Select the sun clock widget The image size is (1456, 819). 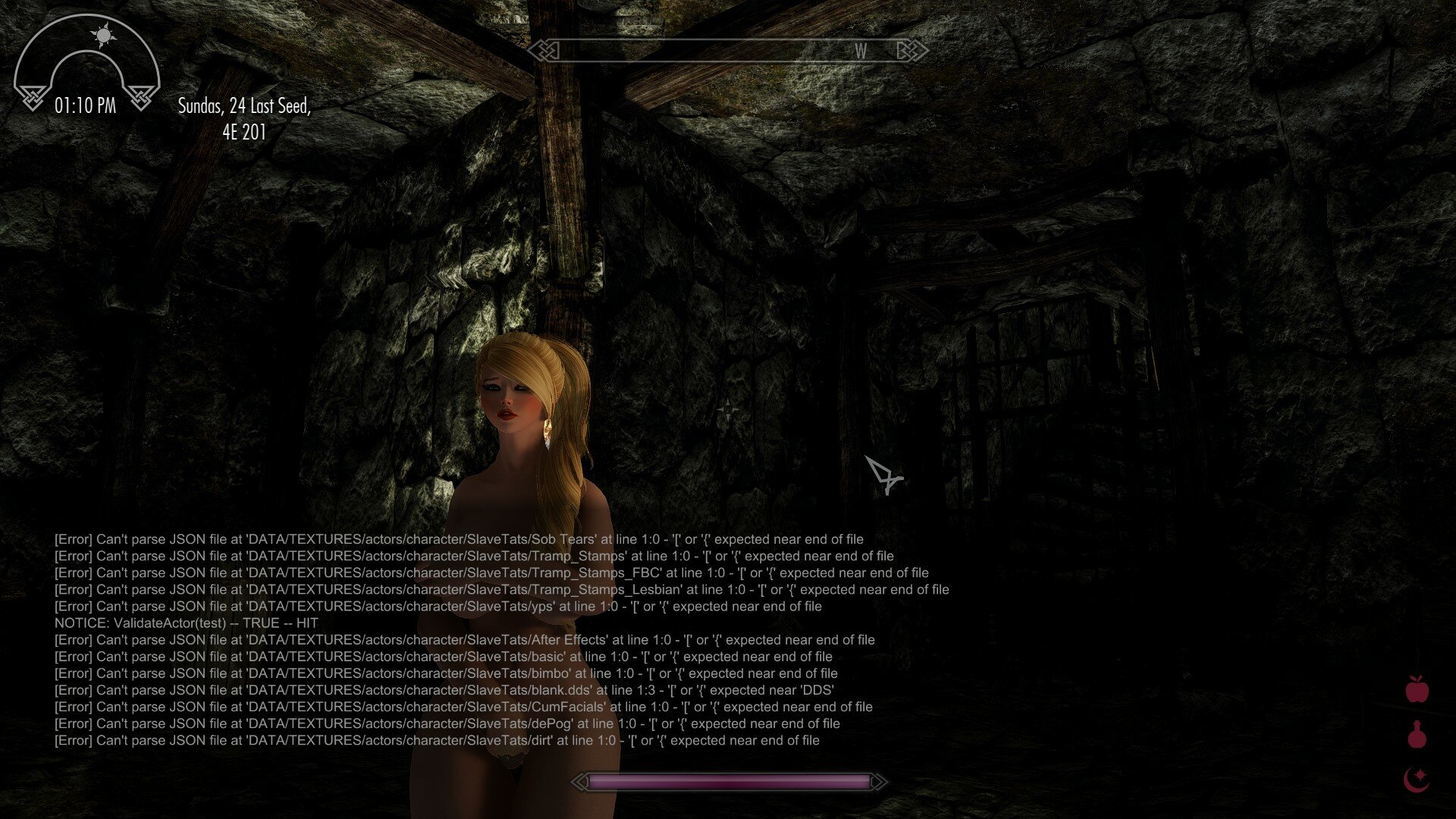(86, 64)
